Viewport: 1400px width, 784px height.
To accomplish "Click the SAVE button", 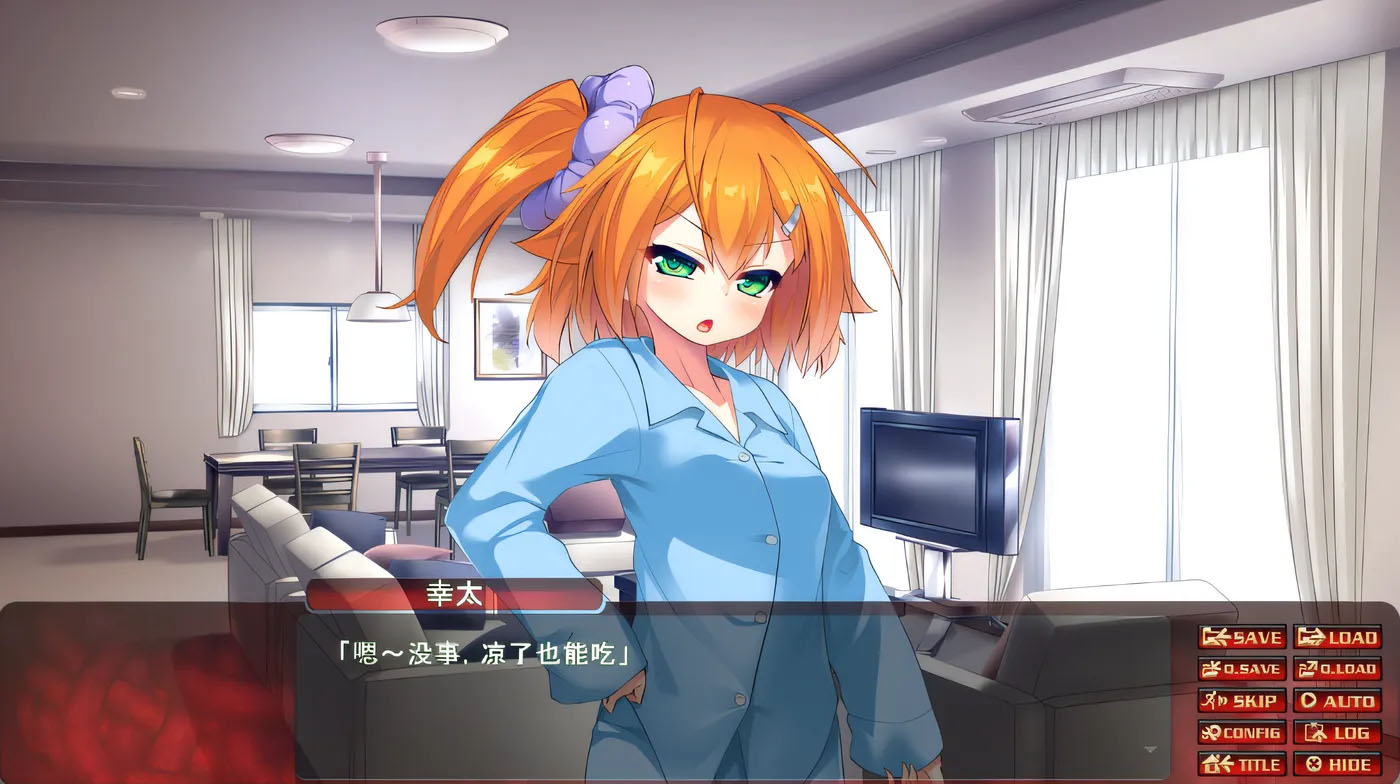I will [x=1241, y=637].
